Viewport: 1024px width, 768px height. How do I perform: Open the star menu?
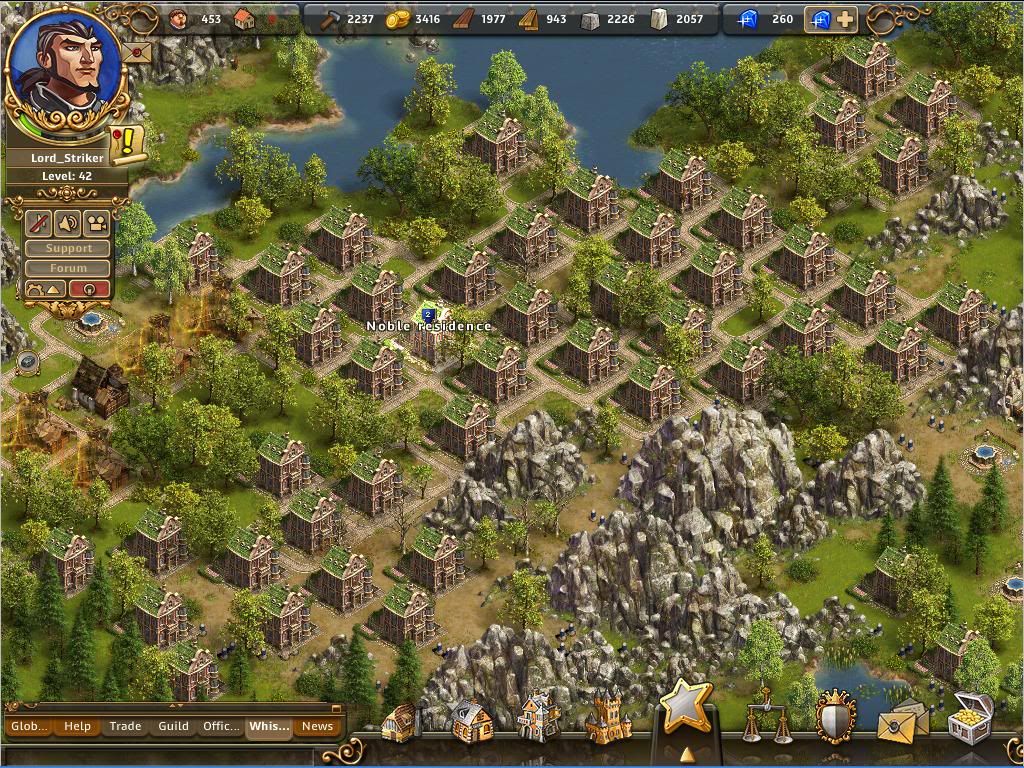pos(686,708)
